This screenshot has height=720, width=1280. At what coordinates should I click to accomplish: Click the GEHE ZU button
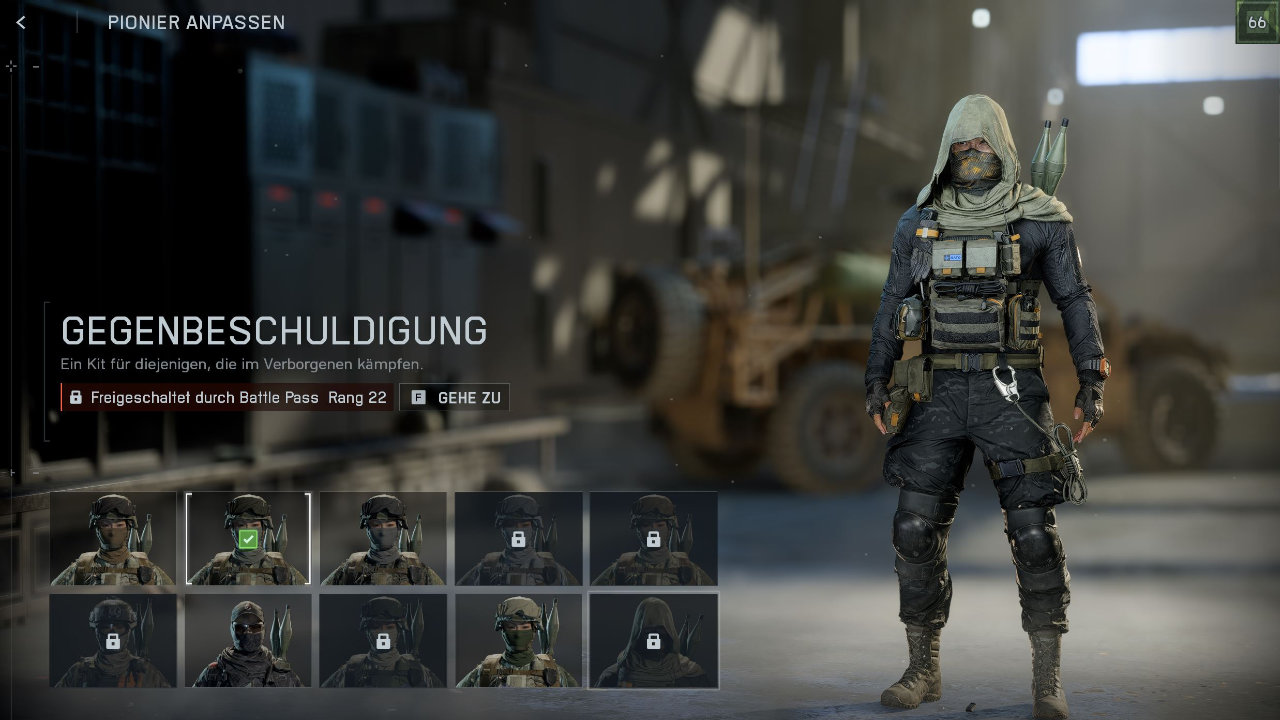pyautogui.click(x=455, y=397)
